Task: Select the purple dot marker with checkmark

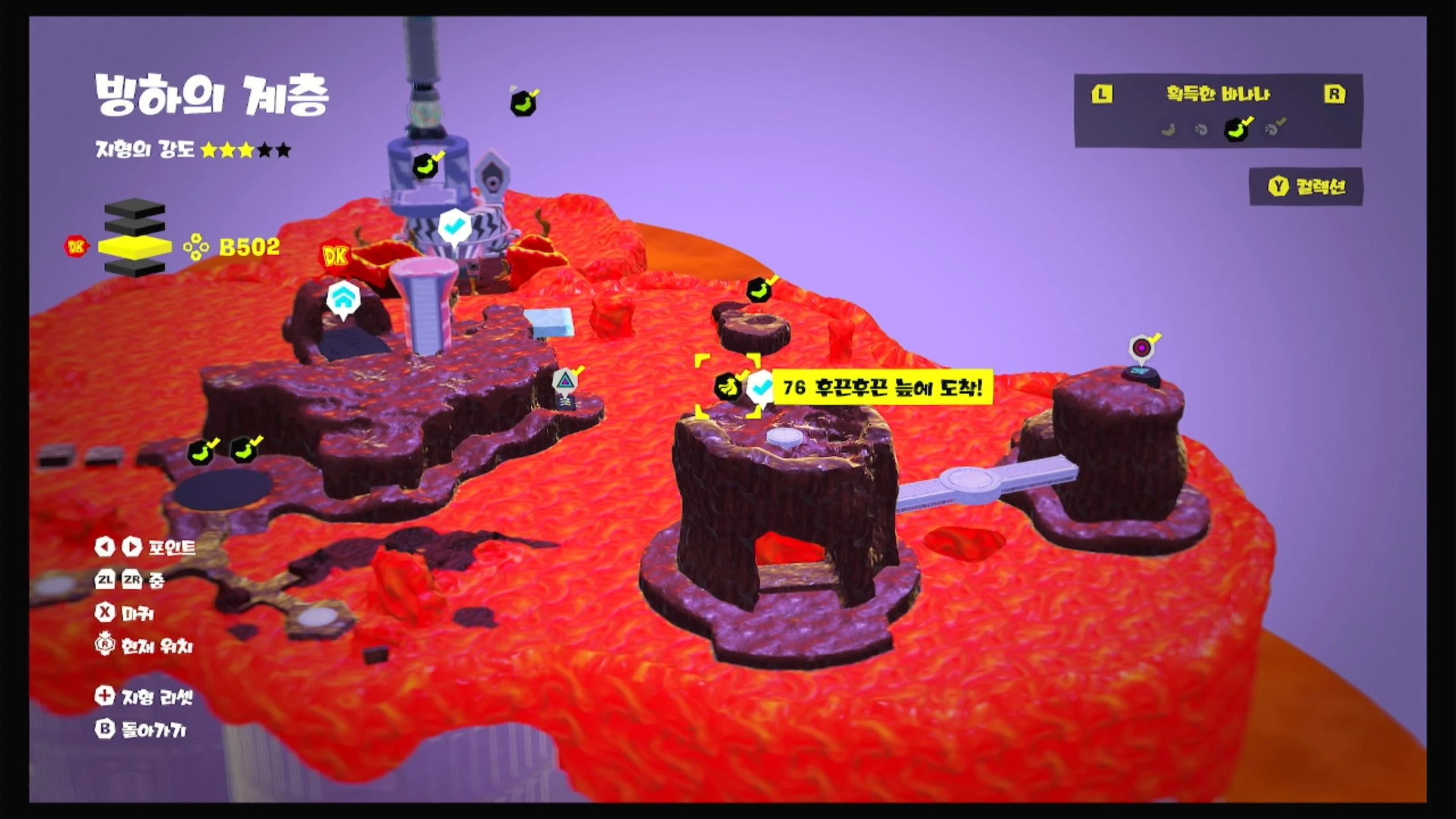Action: tap(1141, 348)
